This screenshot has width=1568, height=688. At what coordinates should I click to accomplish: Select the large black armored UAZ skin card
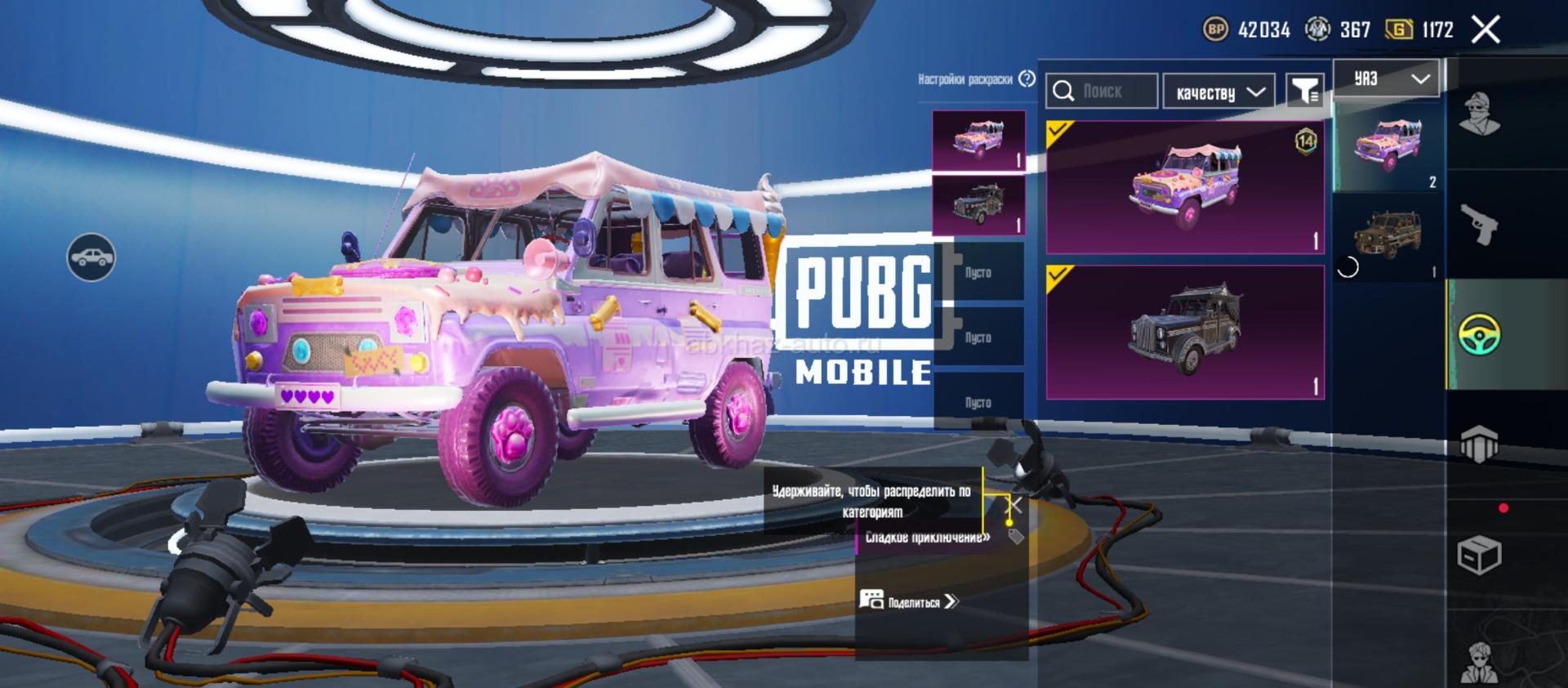[x=1185, y=332]
